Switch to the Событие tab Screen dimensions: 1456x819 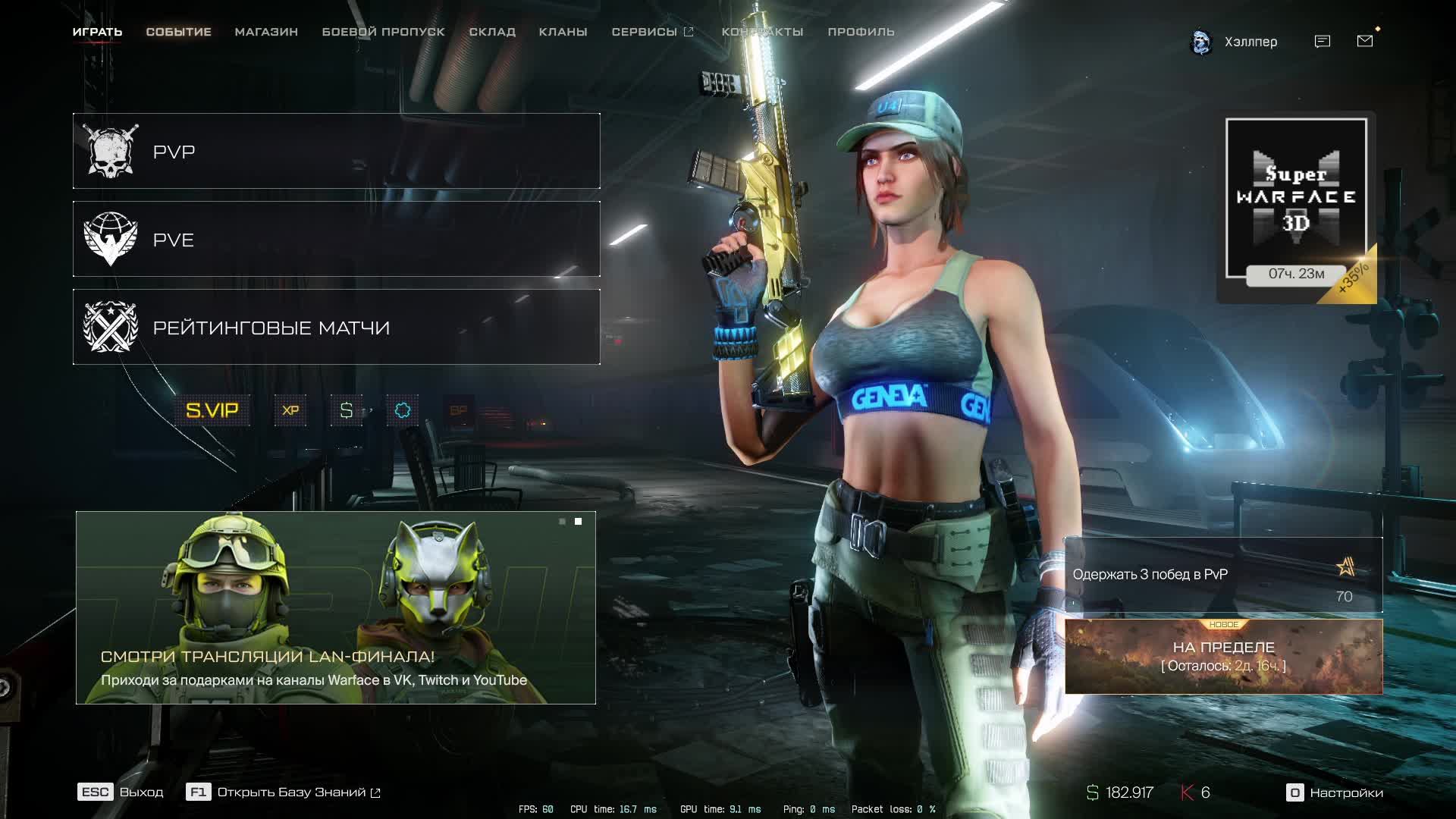(x=178, y=32)
